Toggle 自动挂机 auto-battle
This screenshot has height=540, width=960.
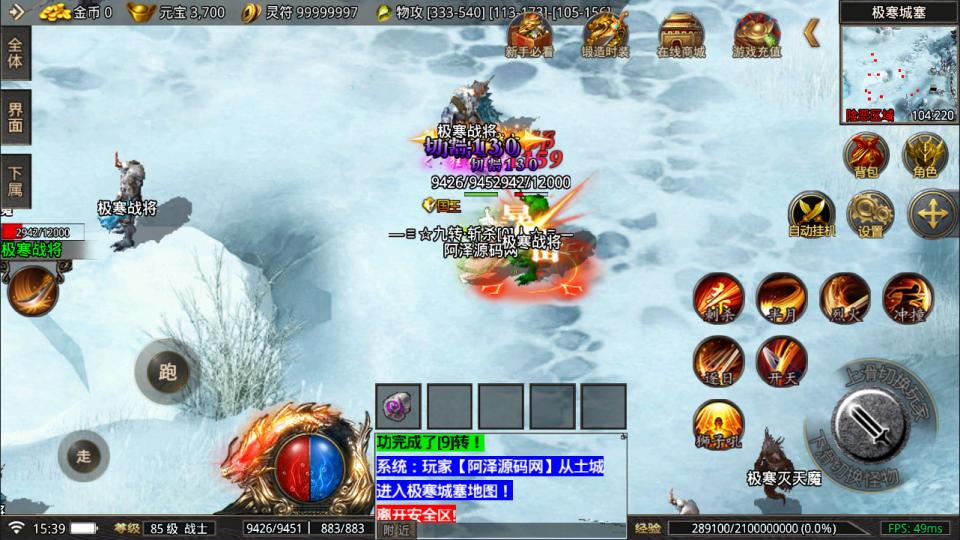click(811, 213)
